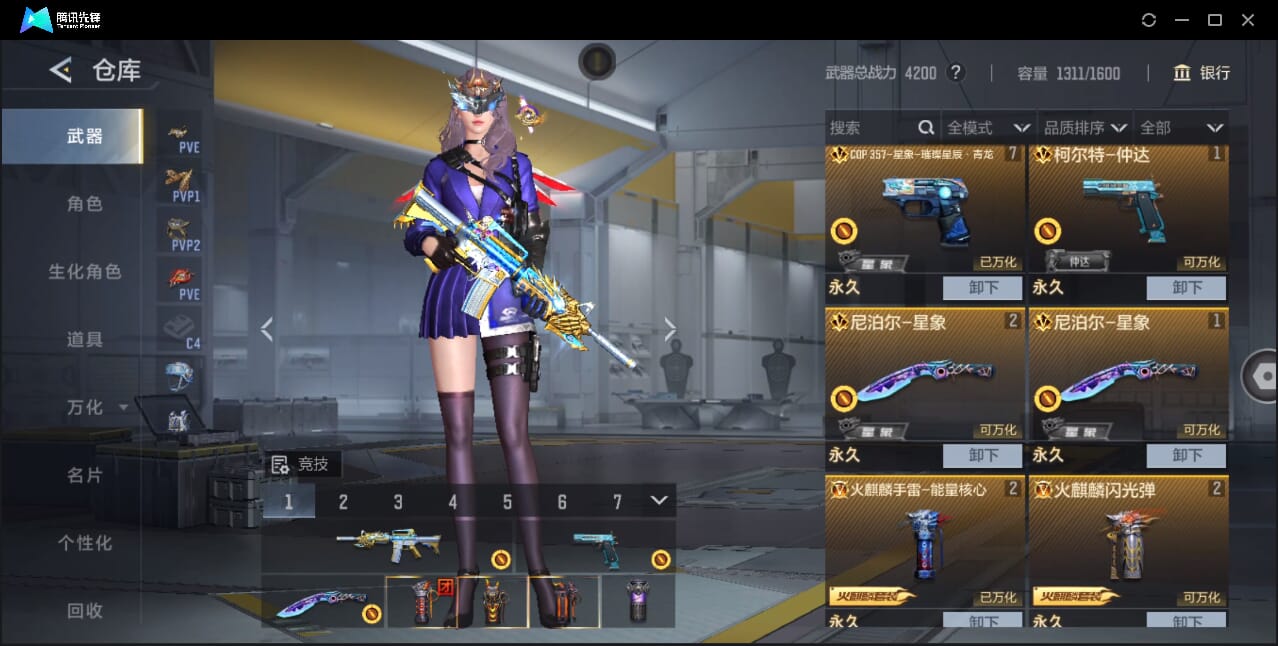Maximize the emulator window
The width and height of the screenshot is (1278, 646).
pos(1215,20)
